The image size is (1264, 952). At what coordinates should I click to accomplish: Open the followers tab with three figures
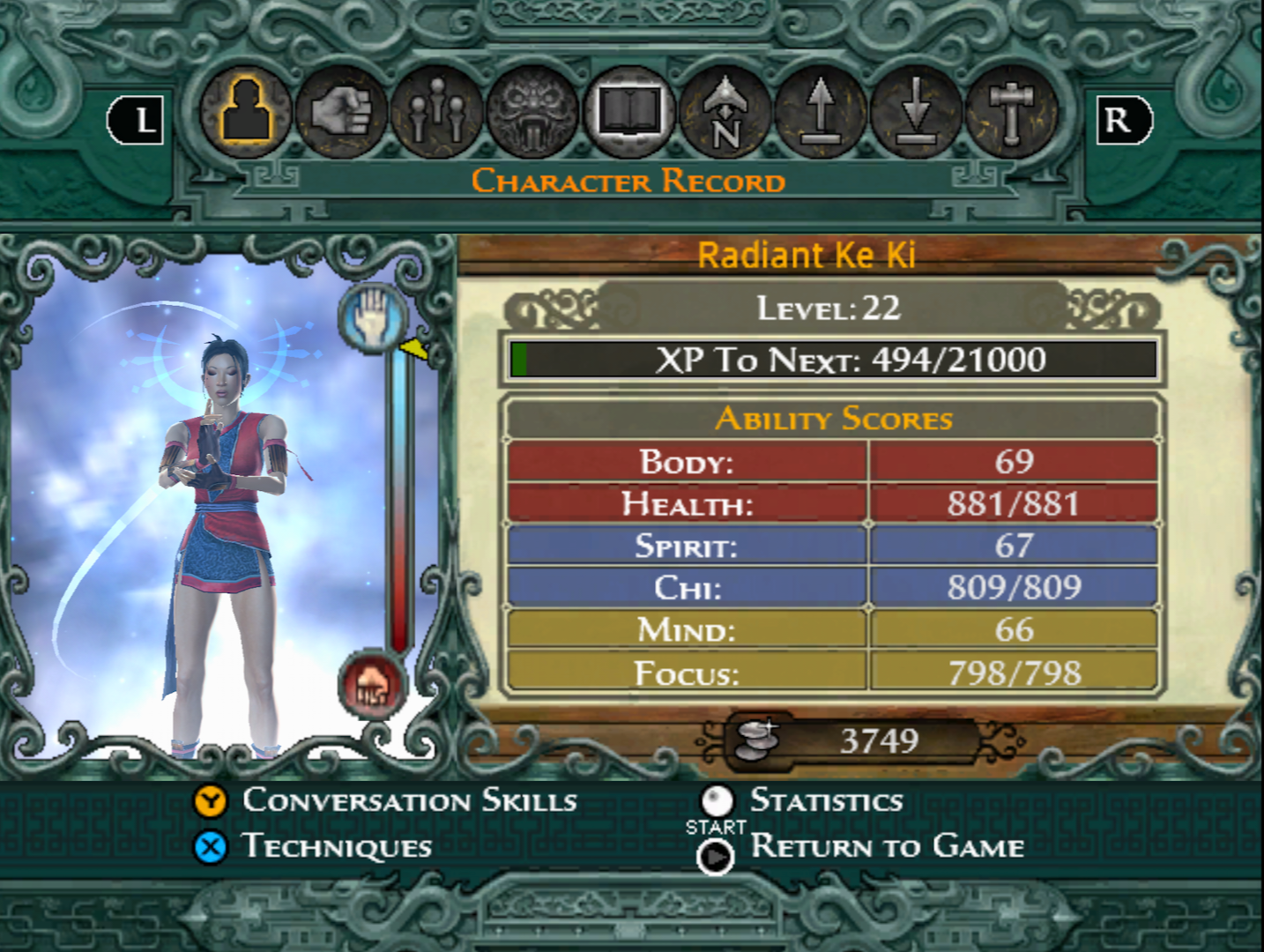[437, 115]
